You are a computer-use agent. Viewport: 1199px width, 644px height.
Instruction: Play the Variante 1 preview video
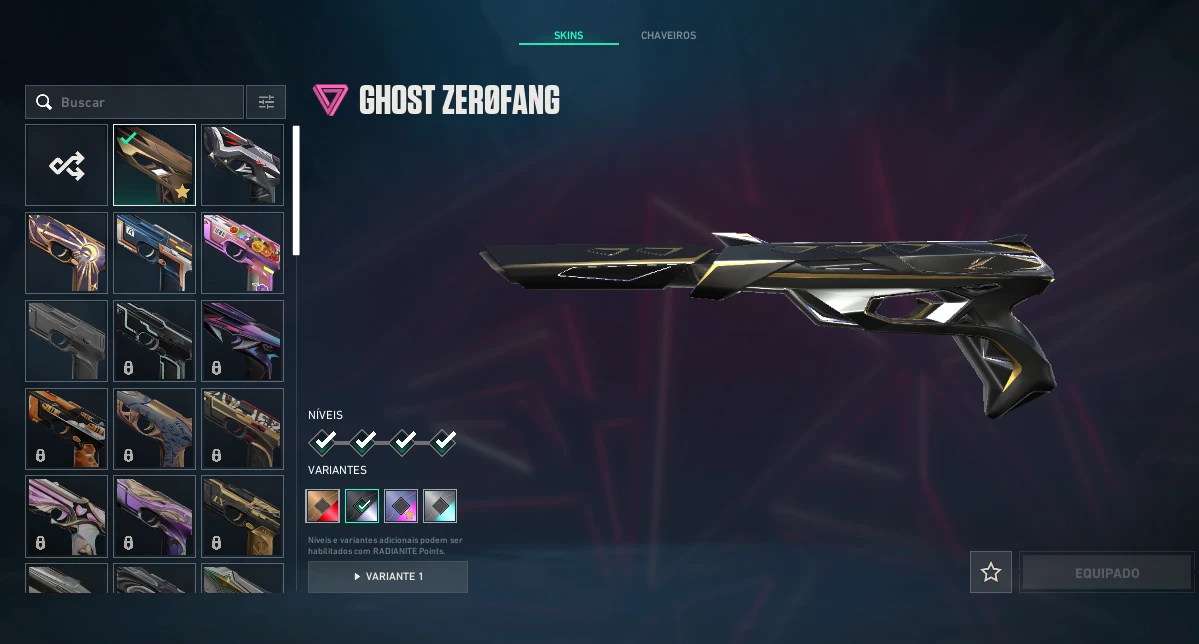pos(388,577)
